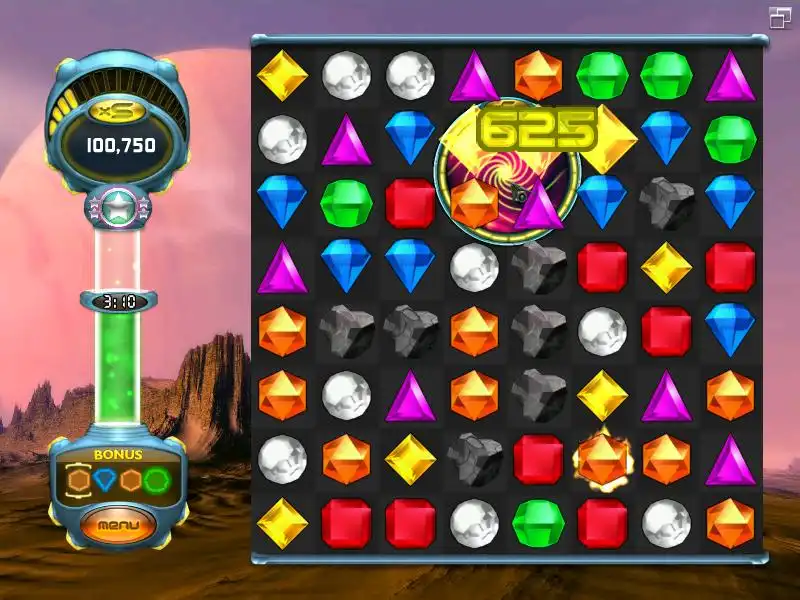The height and width of the screenshot is (600, 800).
Task: Choose the yellow gem beside the flaming gem's row coal
Action: 410,459
